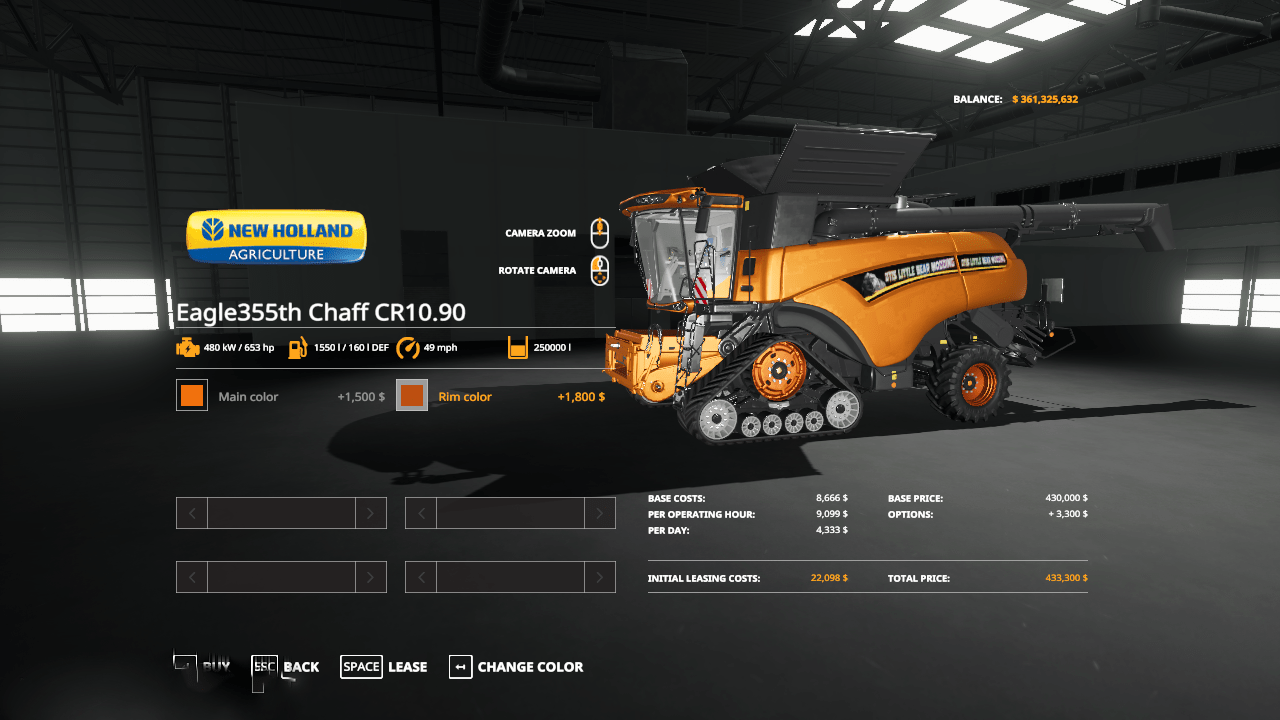Click the Eagle355th Chaff CR10.90 title

coord(320,312)
